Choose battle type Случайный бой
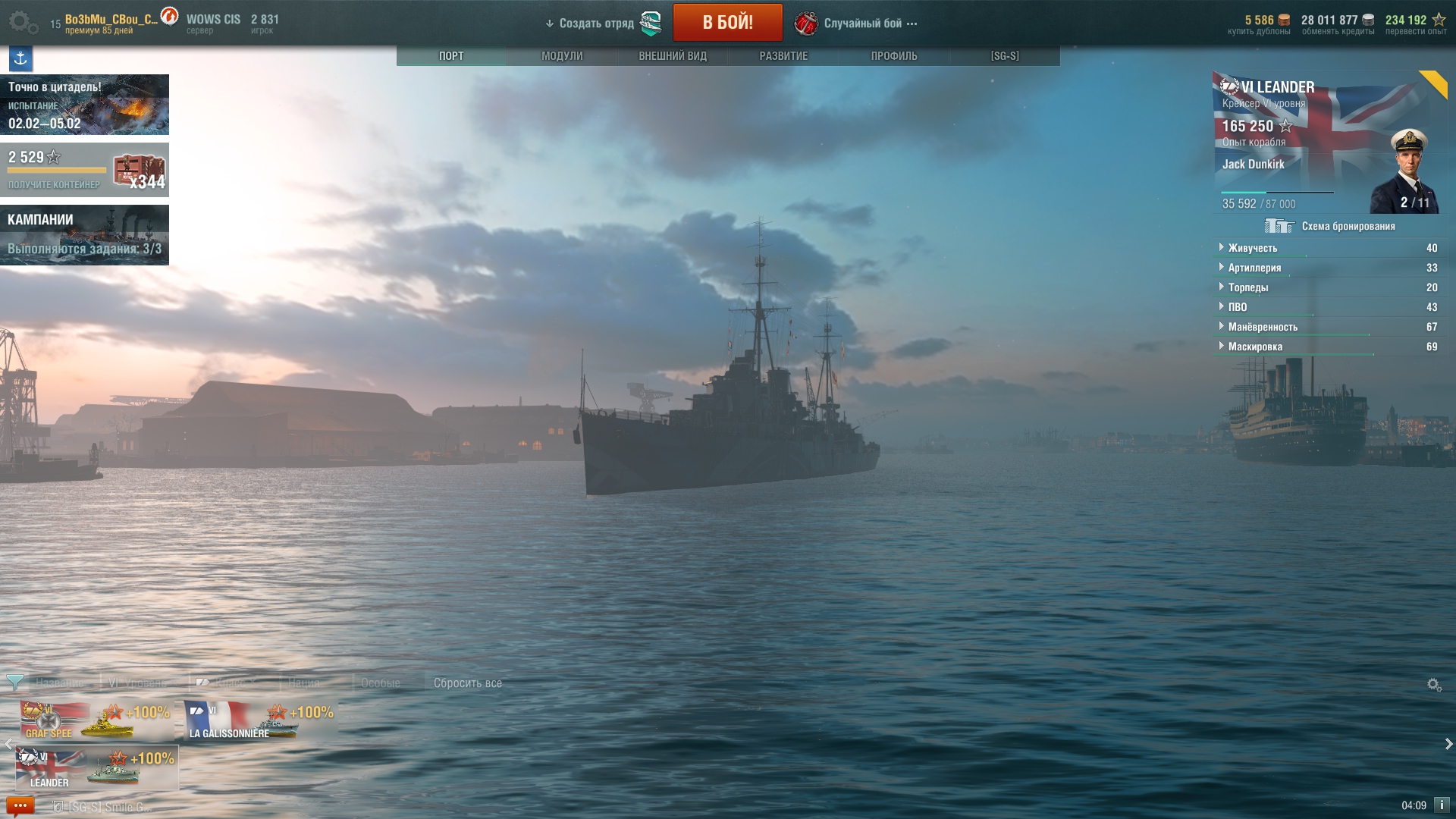The height and width of the screenshot is (819, 1456). click(x=863, y=24)
